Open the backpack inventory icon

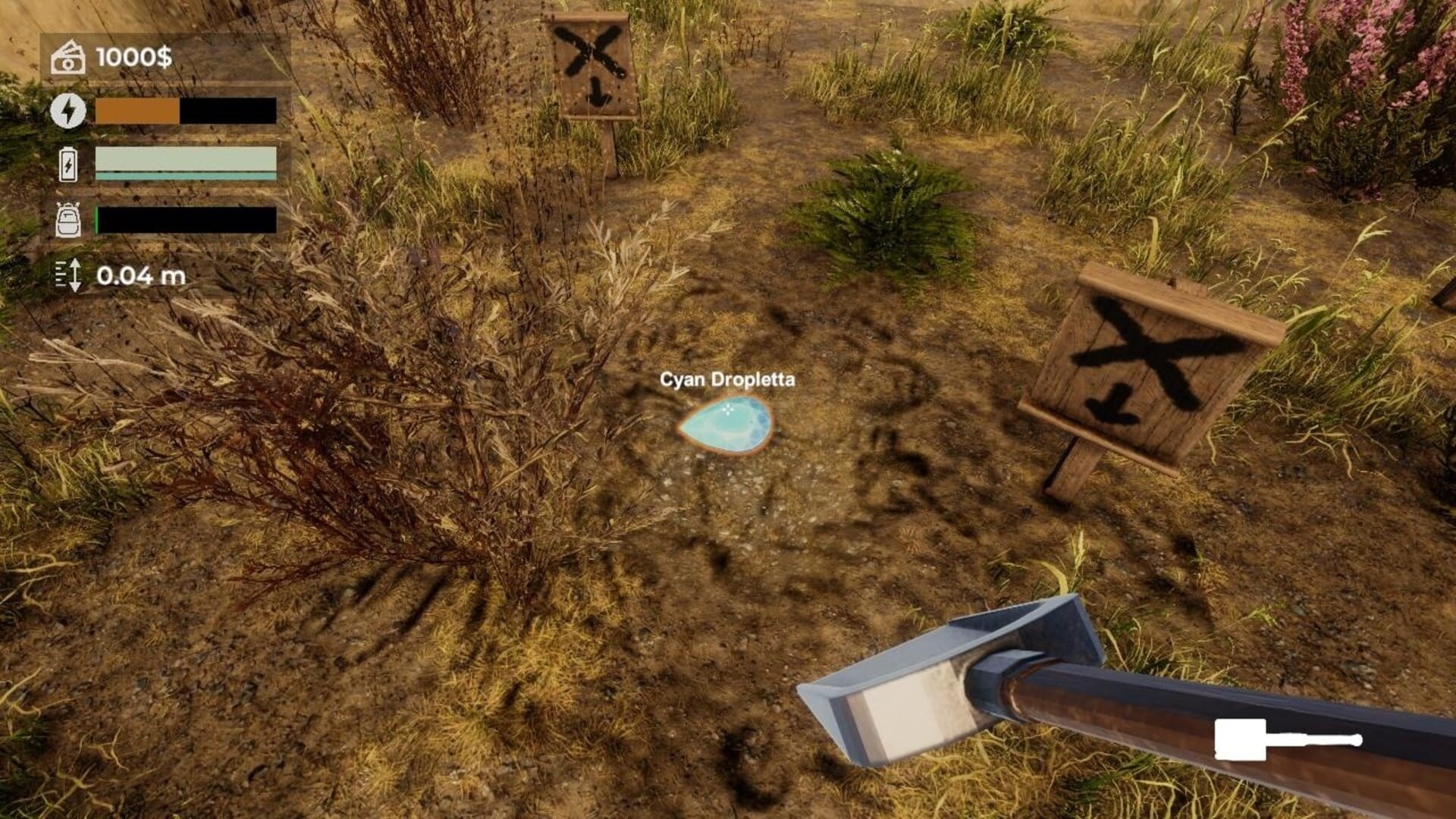click(67, 220)
